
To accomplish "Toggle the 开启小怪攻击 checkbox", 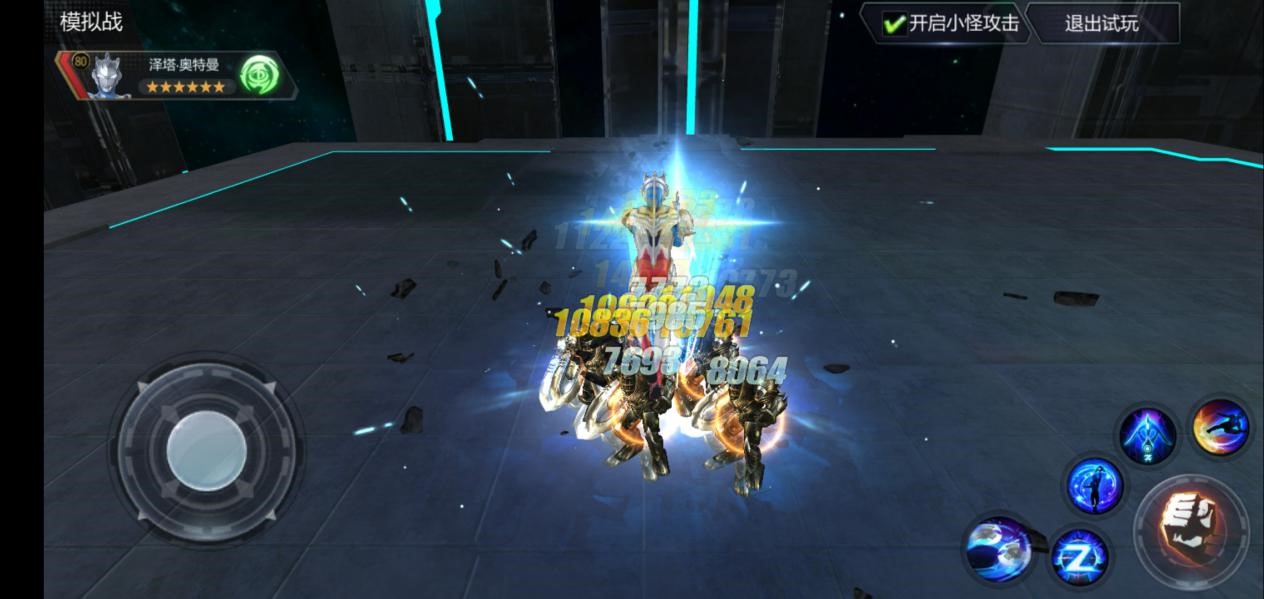I will point(895,24).
